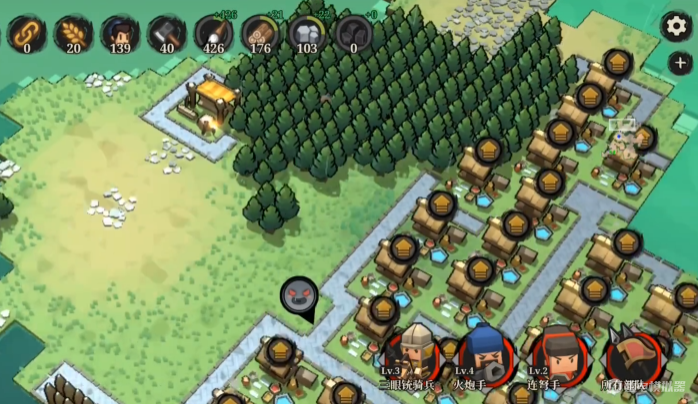
Task: Select the 所有部队 all-troops helmet portrait
Action: pos(633,354)
